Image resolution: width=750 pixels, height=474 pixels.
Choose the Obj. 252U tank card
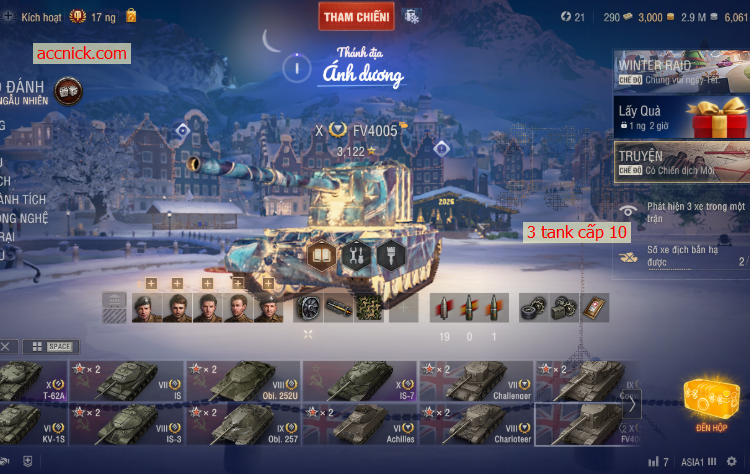point(243,382)
